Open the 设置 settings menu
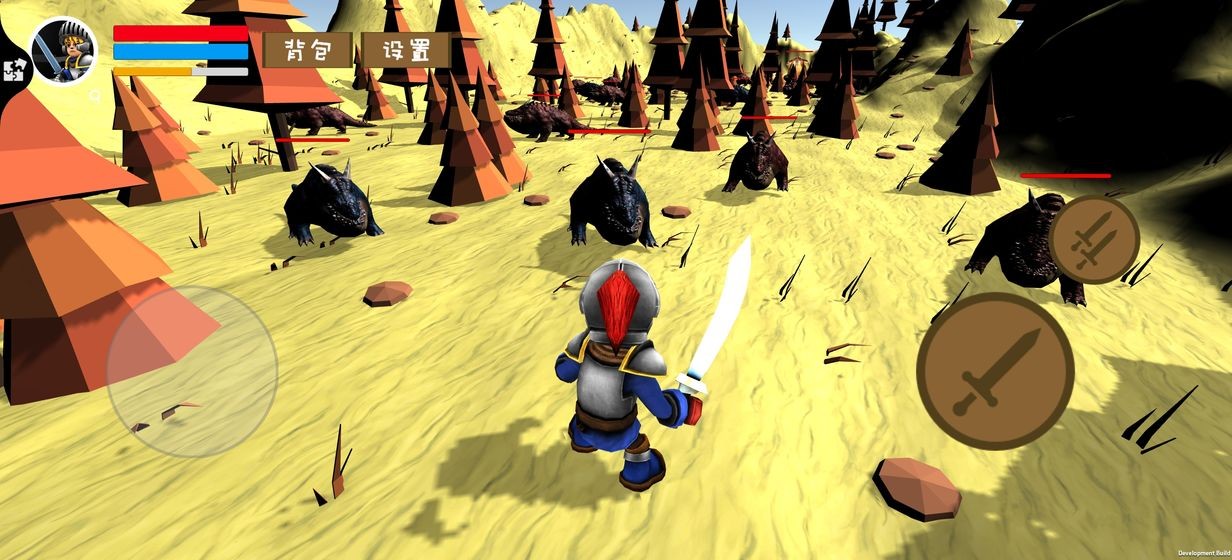The width and height of the screenshot is (1232, 560). (406, 50)
